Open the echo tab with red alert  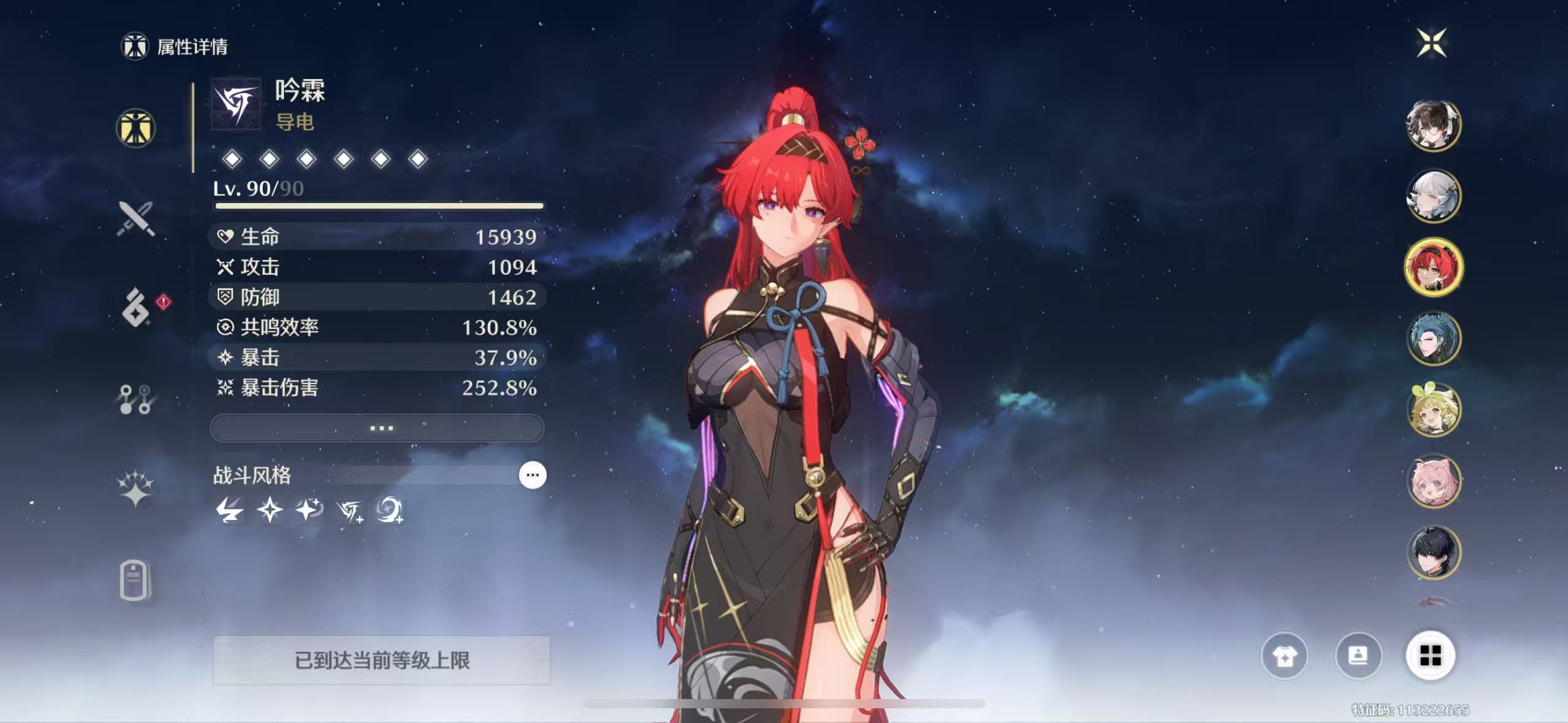[x=136, y=307]
